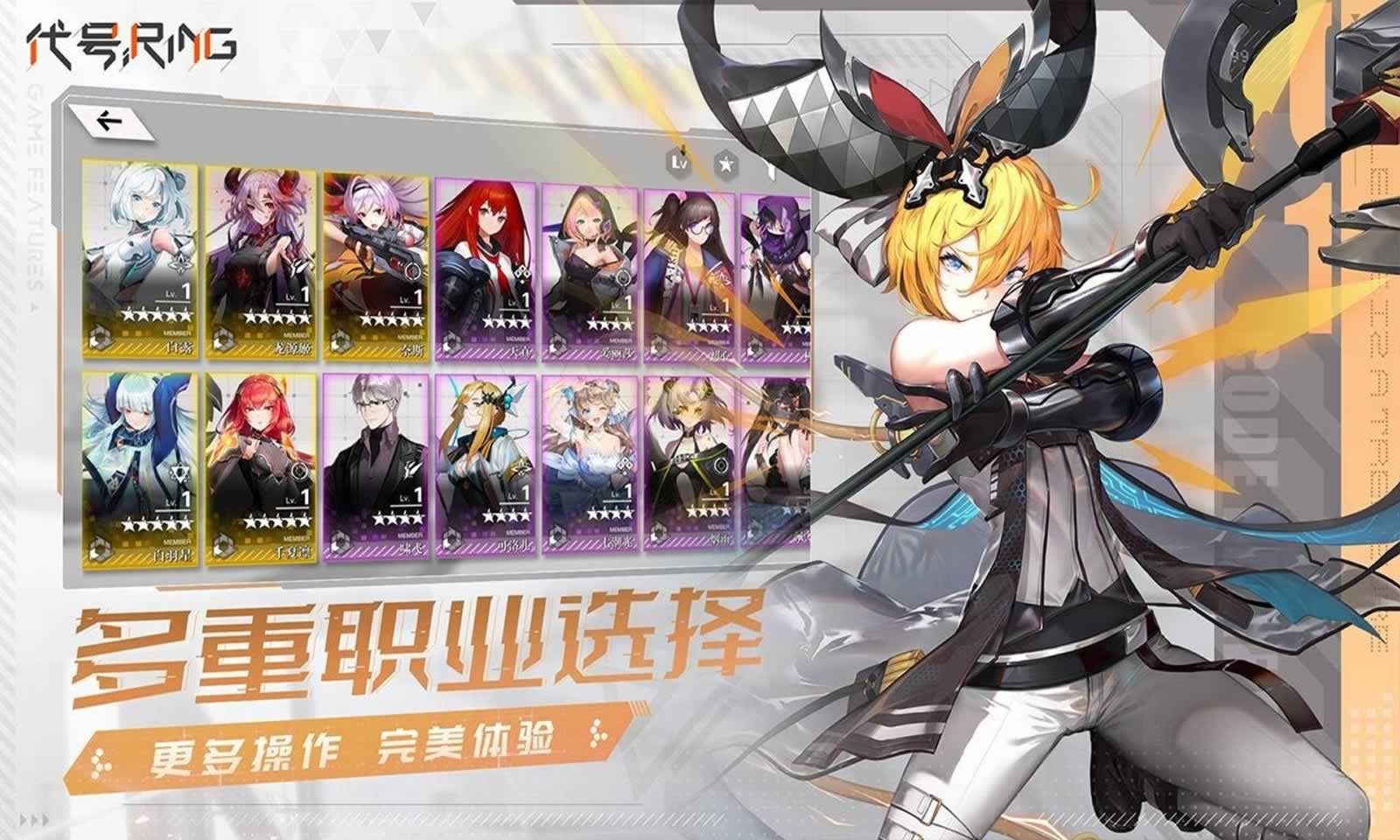Screen dimensions: 1400x840
Task: Click the five-star rating row on 白露's card
Action: click(157, 317)
